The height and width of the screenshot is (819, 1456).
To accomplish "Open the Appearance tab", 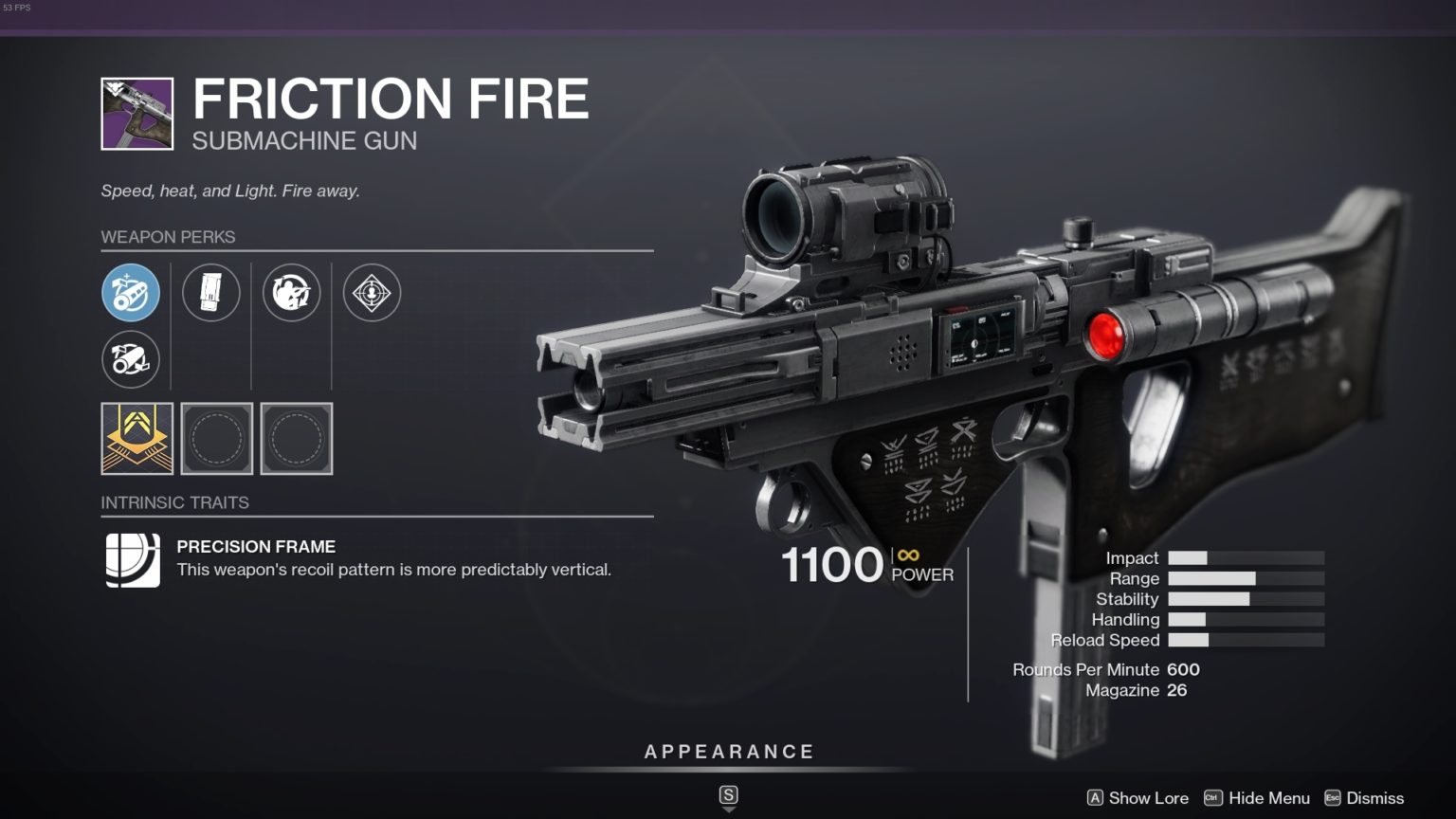I will [728, 751].
